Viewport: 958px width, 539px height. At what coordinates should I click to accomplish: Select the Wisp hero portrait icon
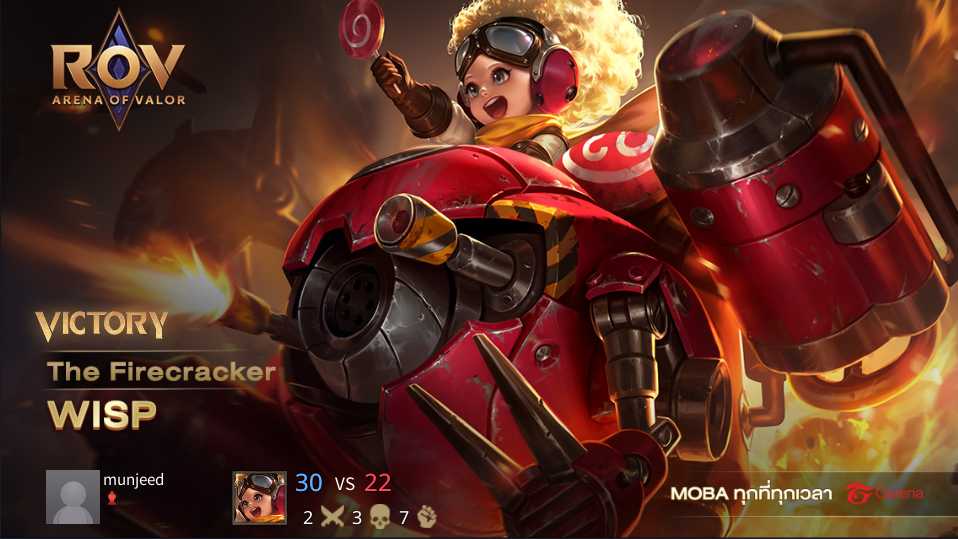pyautogui.click(x=259, y=497)
